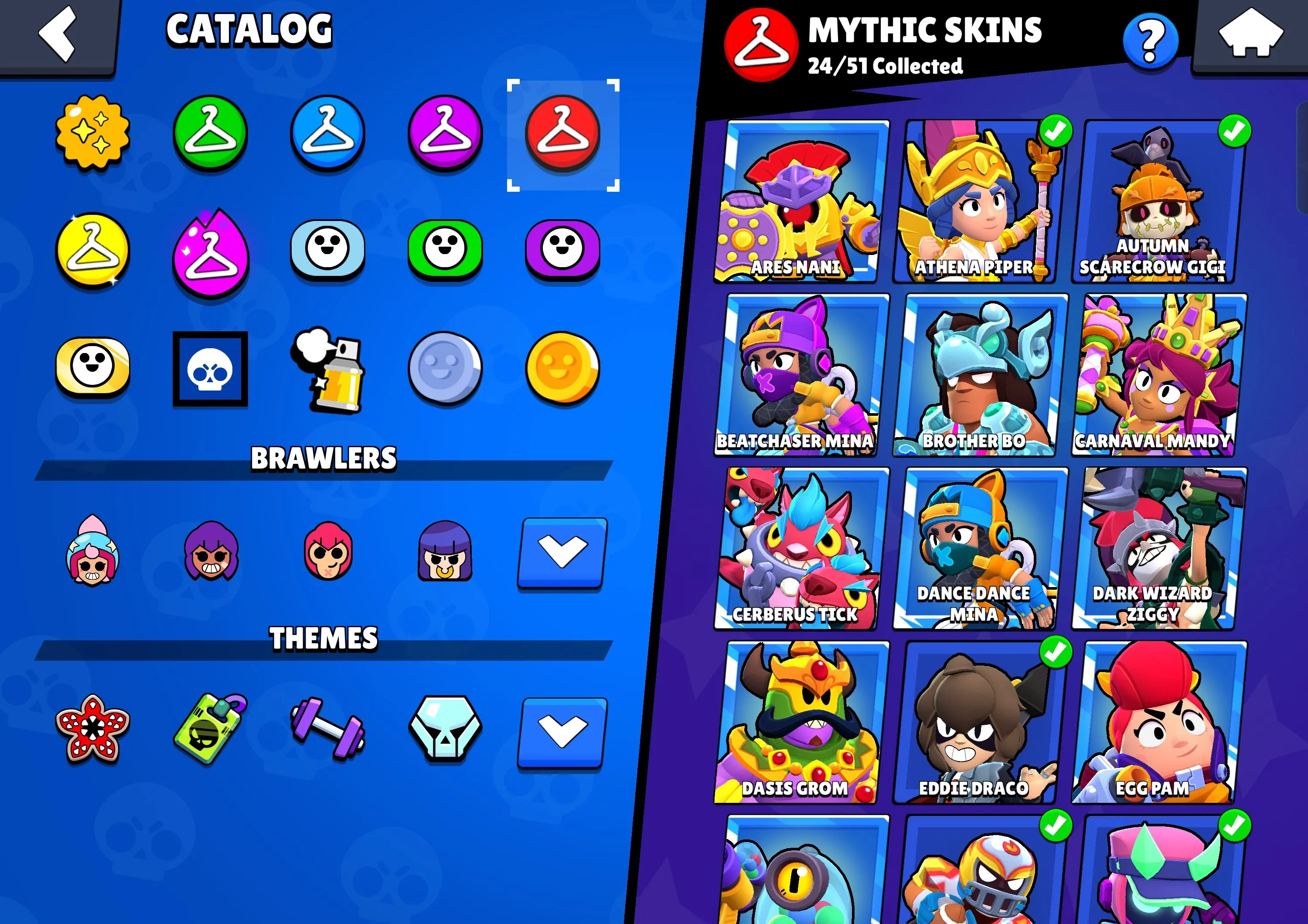Viewport: 1308px width, 924px height.
Task: Open the sparkles featured category icon
Action: click(93, 132)
